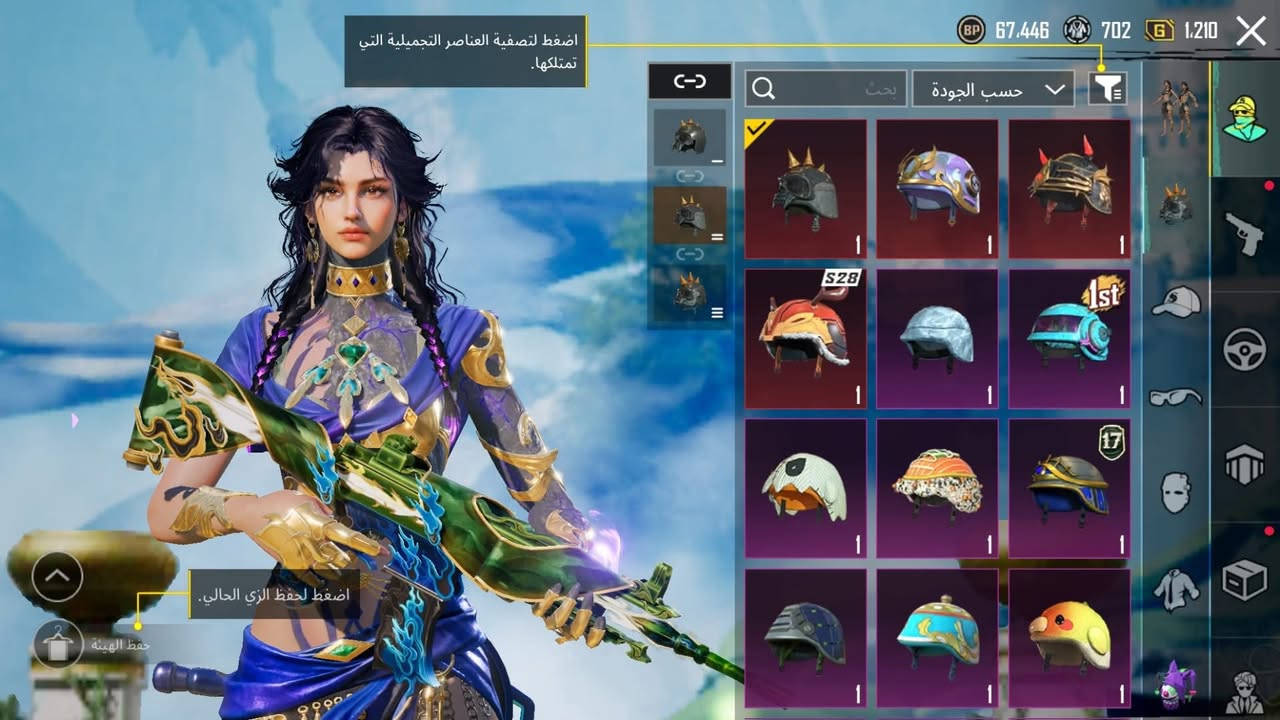Switch to the pistol weapons tab
This screenshot has width=1280, height=720.
click(x=1244, y=234)
